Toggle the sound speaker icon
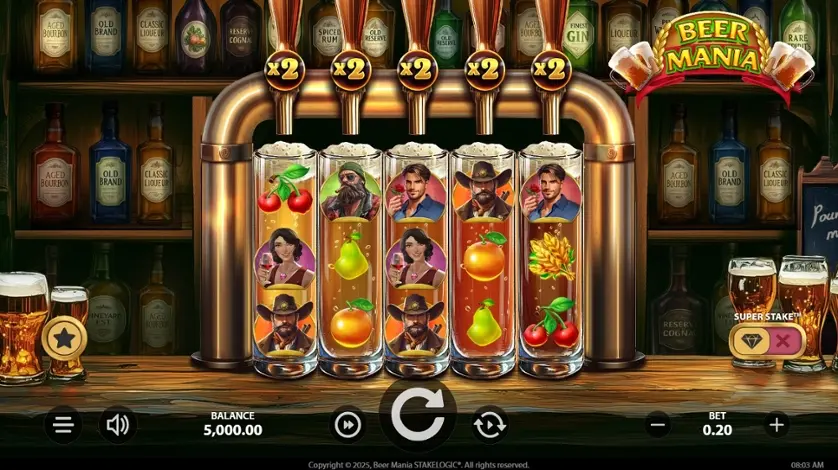Screen dimensions: 838x470 pos(118,425)
